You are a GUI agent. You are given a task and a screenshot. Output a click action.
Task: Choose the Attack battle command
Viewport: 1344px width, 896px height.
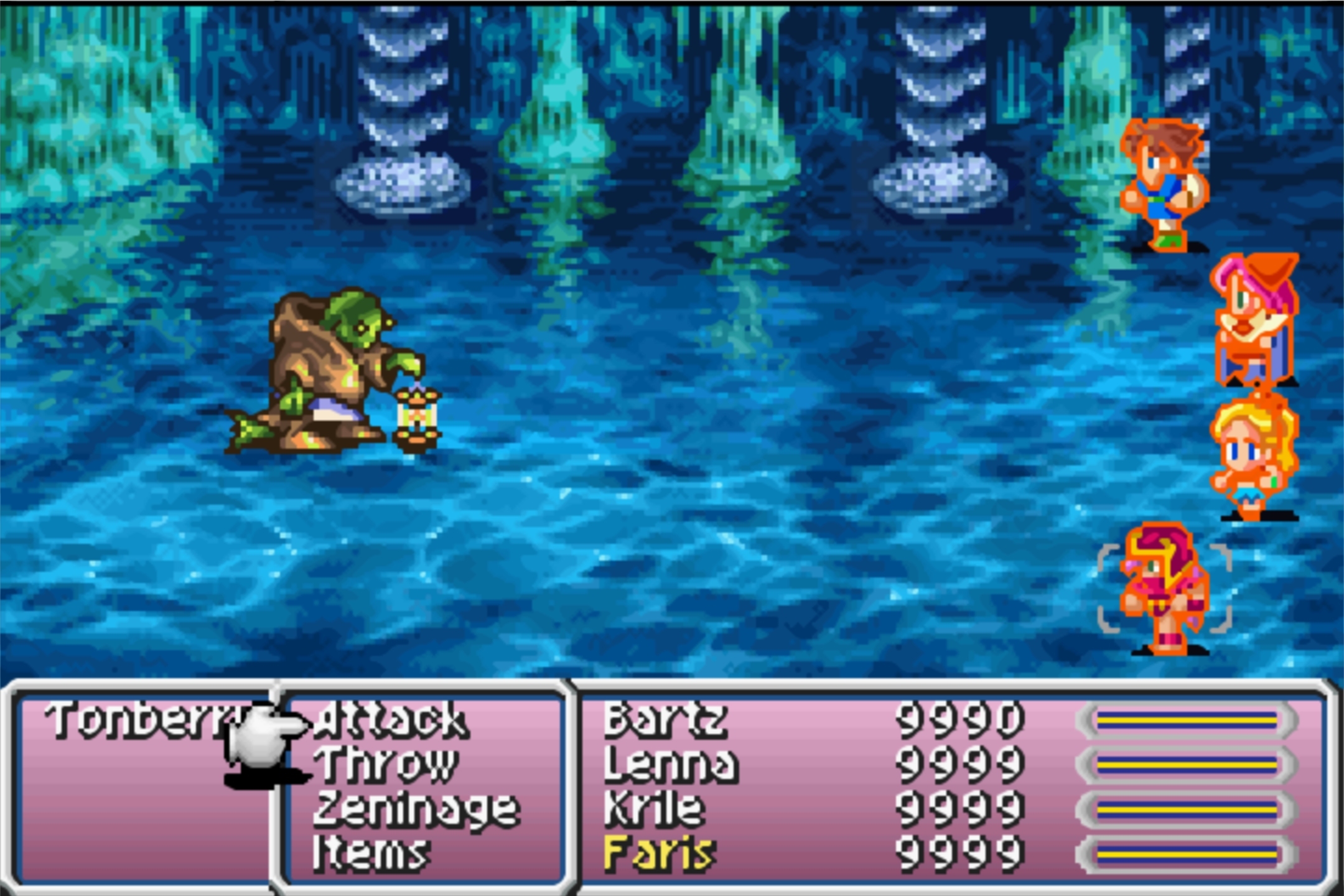[x=391, y=721]
